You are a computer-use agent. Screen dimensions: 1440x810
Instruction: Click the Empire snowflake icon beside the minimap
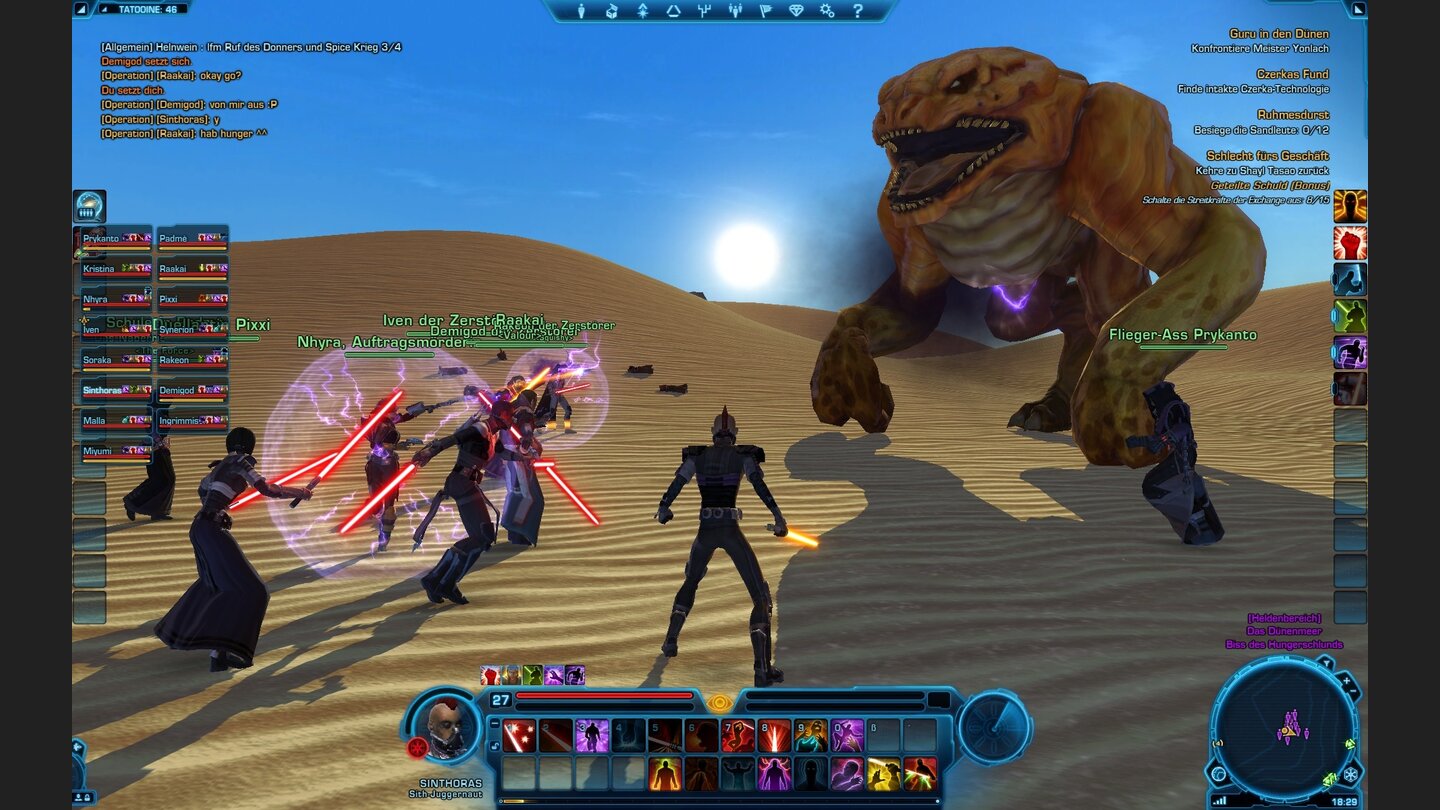pyautogui.click(x=1351, y=774)
